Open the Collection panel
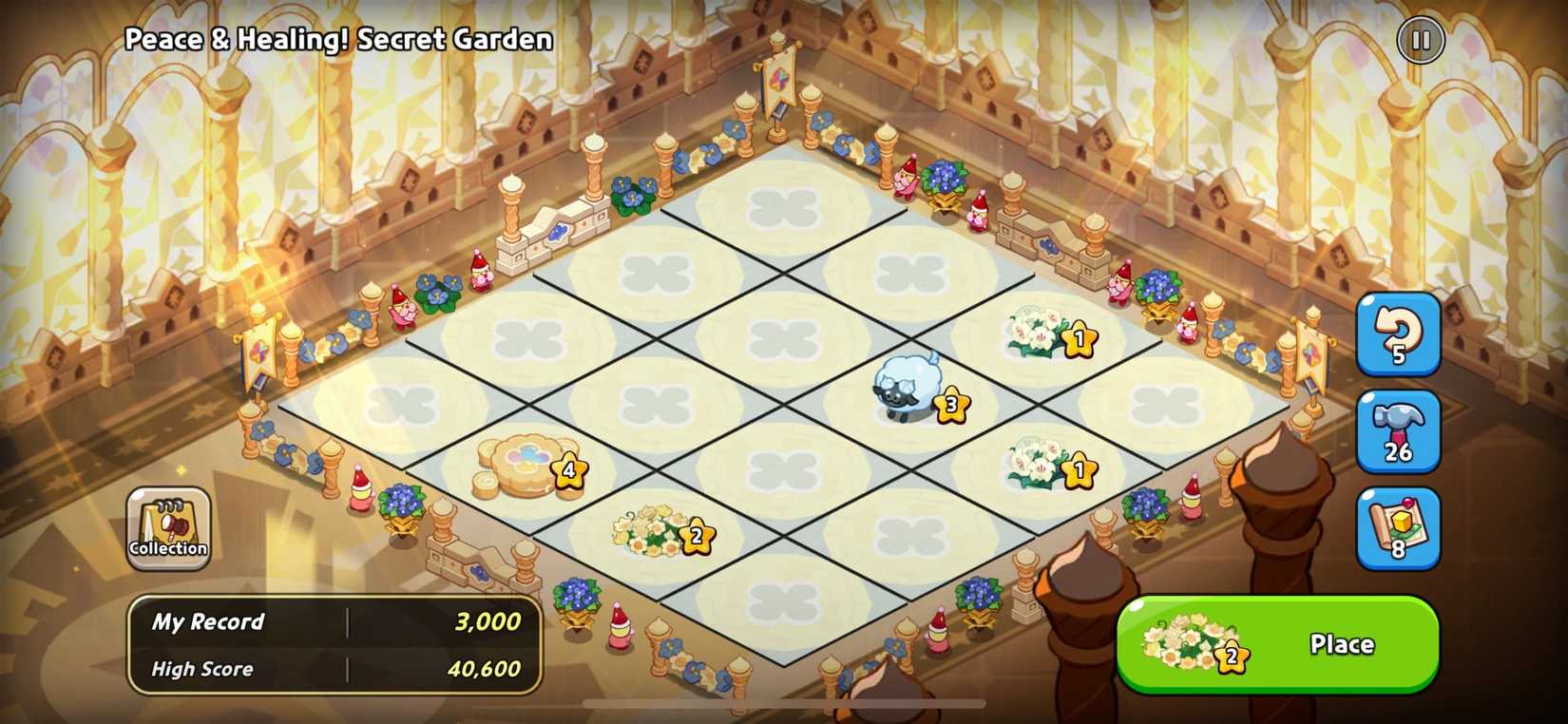The image size is (1568, 724). pos(167,527)
